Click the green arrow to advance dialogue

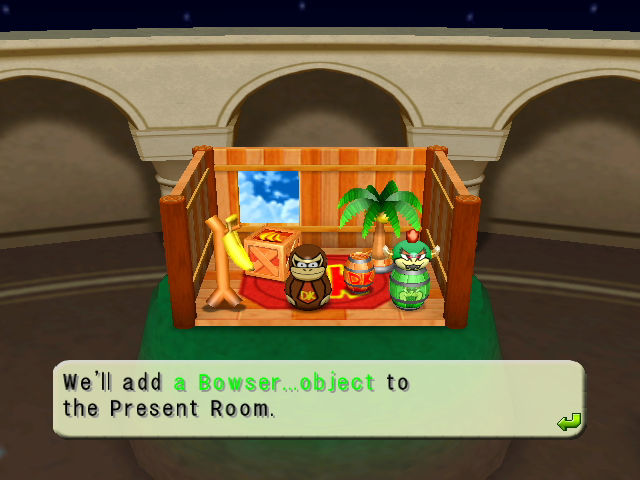pos(568,422)
